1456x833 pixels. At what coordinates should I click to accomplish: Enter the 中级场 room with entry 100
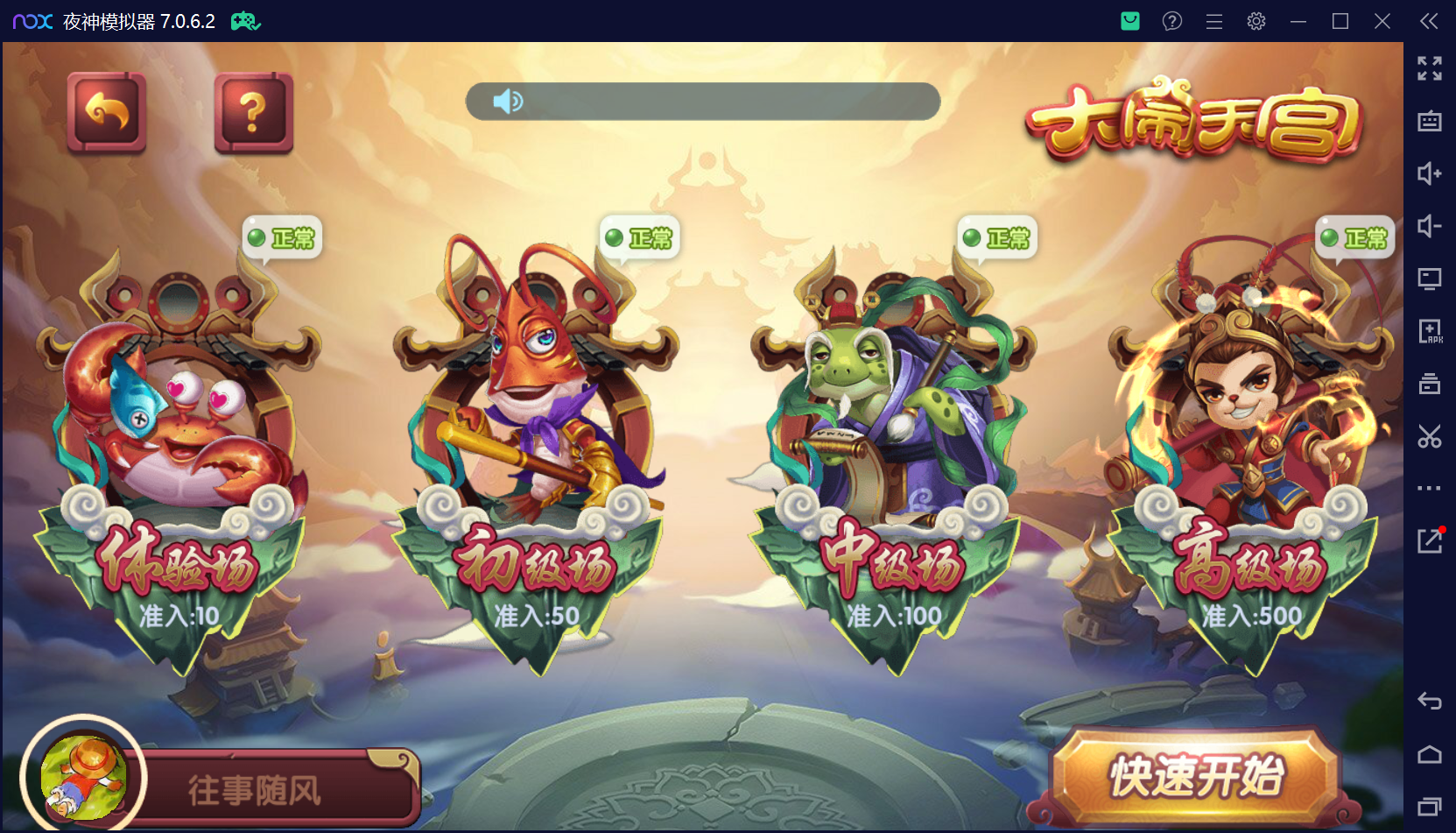coord(893,455)
